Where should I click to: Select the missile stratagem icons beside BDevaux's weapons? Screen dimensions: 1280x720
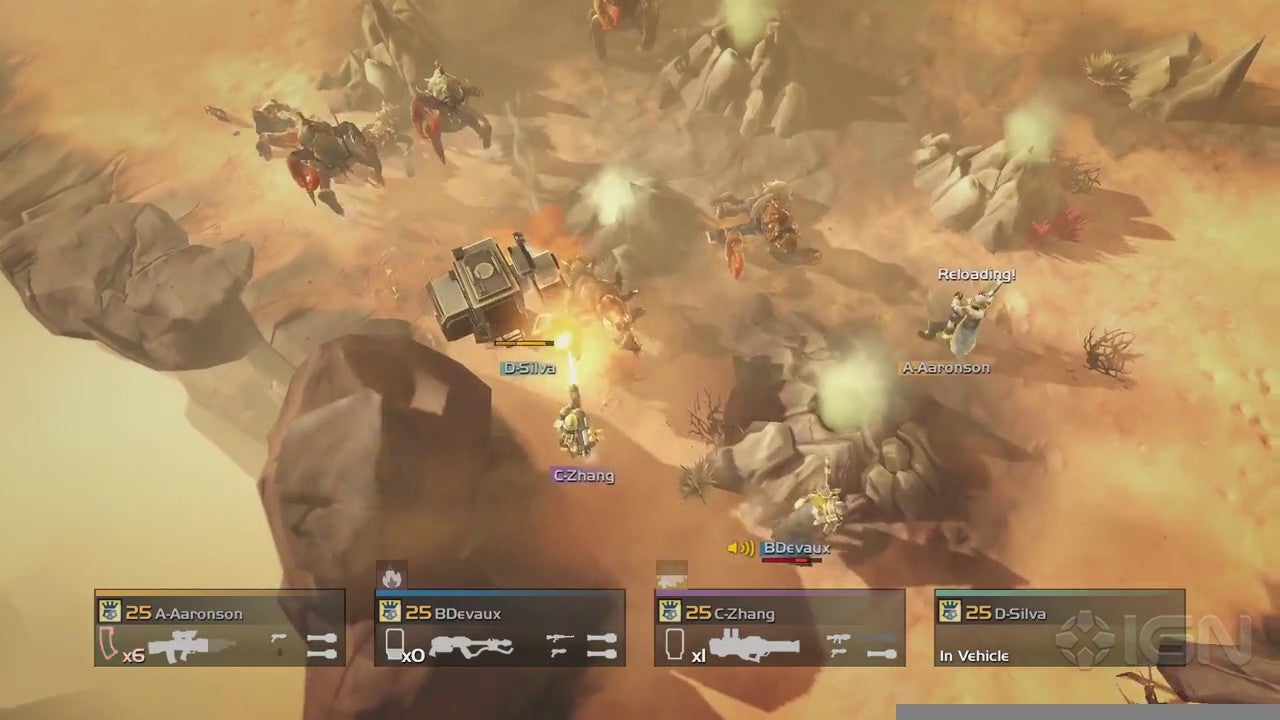click(604, 644)
